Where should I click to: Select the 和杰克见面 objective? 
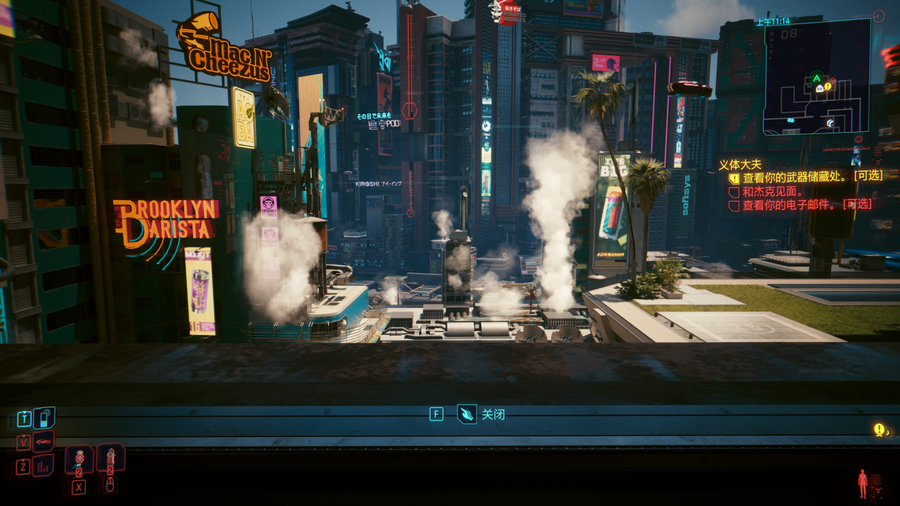coord(772,190)
